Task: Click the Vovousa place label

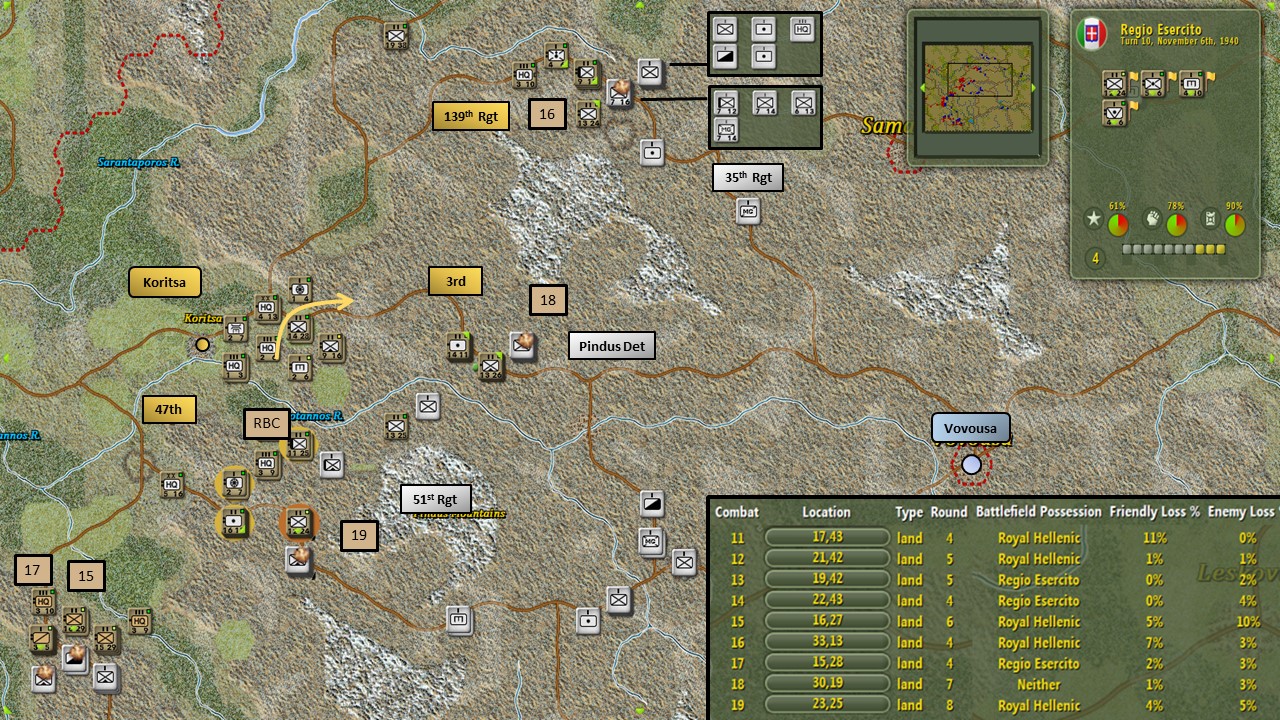Action: click(970, 427)
